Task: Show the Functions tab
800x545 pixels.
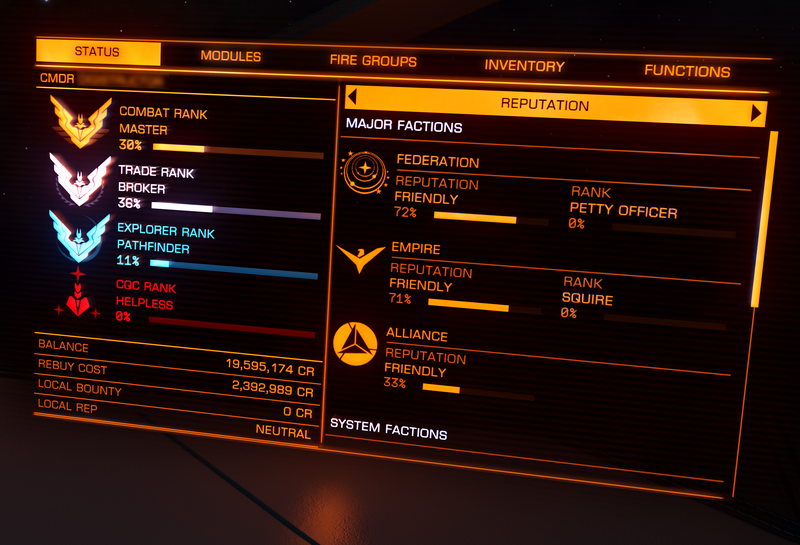Action: [x=687, y=71]
